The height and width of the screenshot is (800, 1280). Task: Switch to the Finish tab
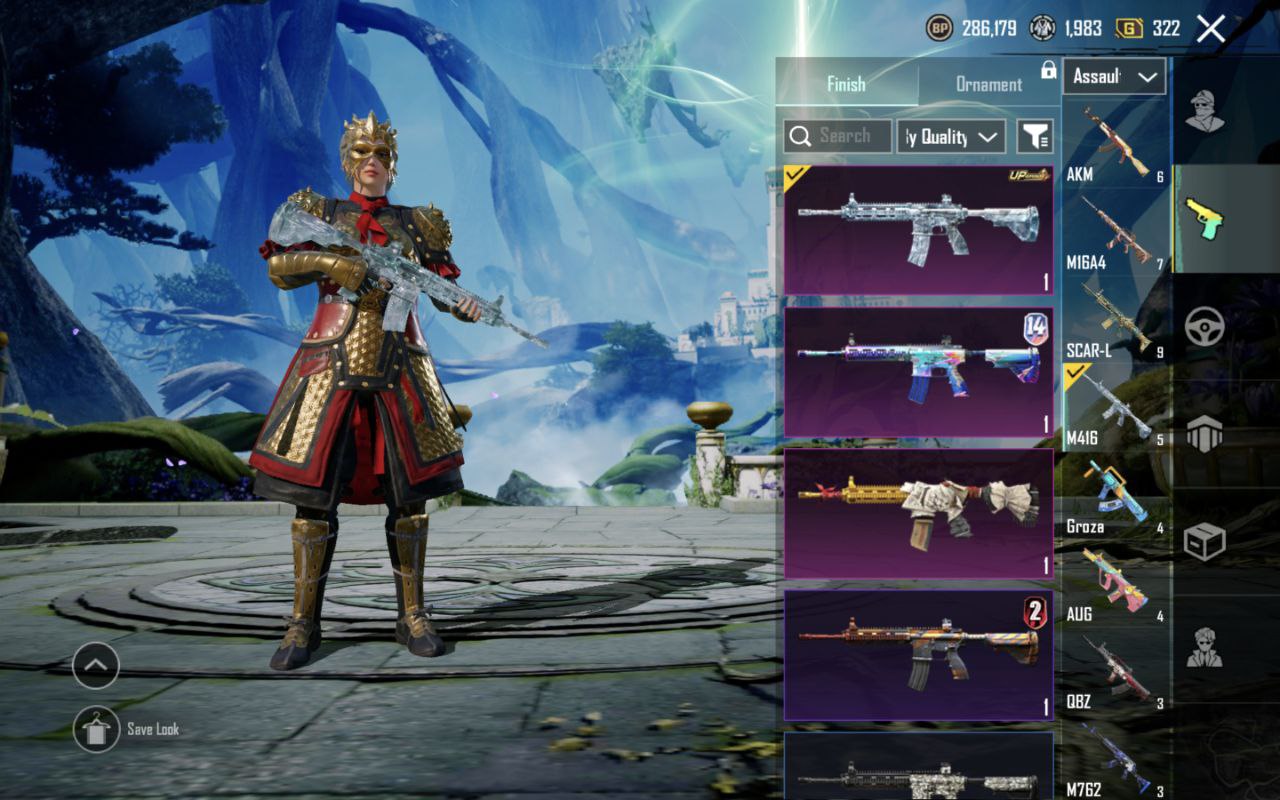tap(846, 84)
